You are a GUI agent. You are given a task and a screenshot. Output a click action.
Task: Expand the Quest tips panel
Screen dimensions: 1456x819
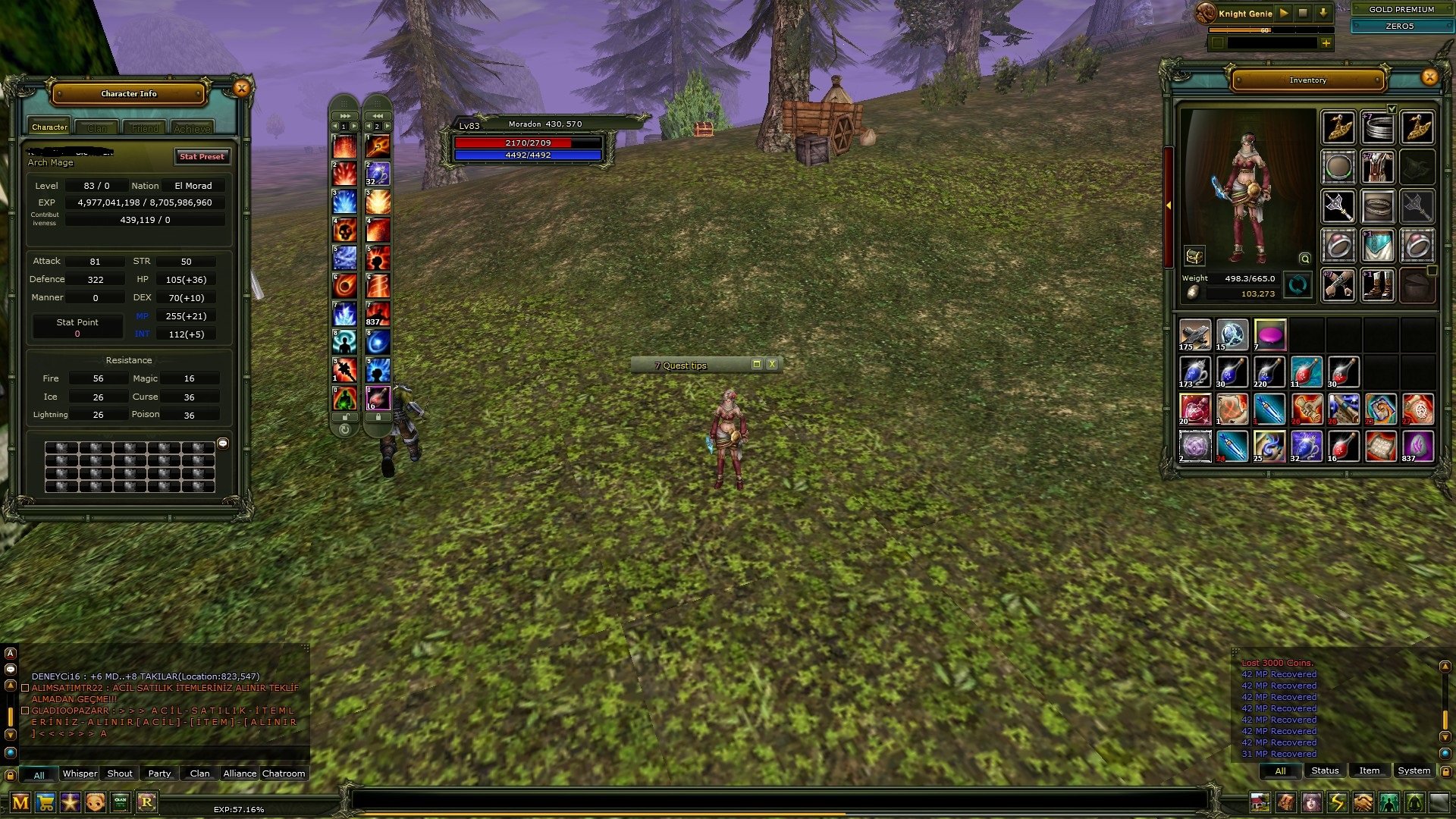point(756,364)
